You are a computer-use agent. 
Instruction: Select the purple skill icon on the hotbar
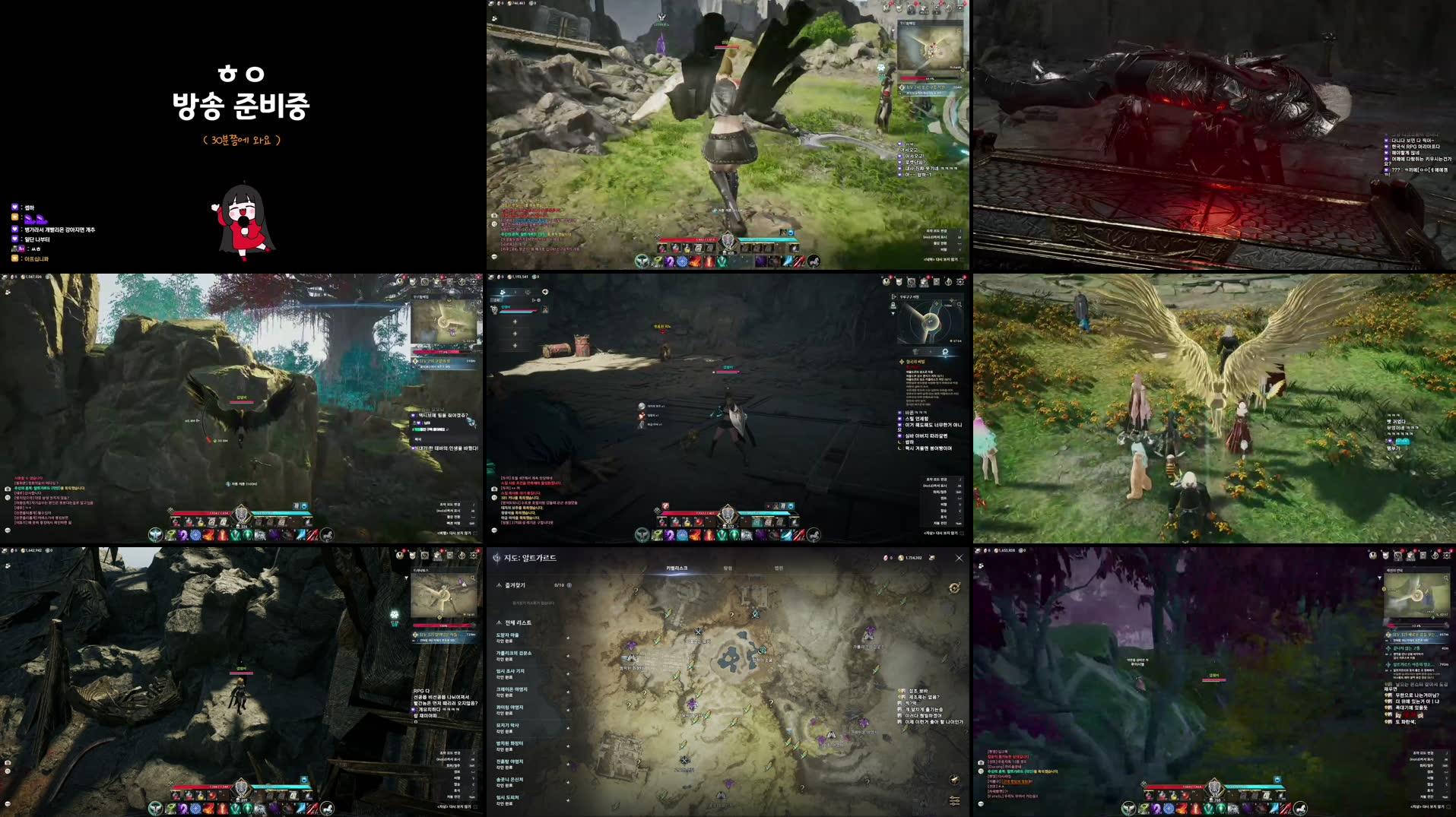click(1156, 809)
